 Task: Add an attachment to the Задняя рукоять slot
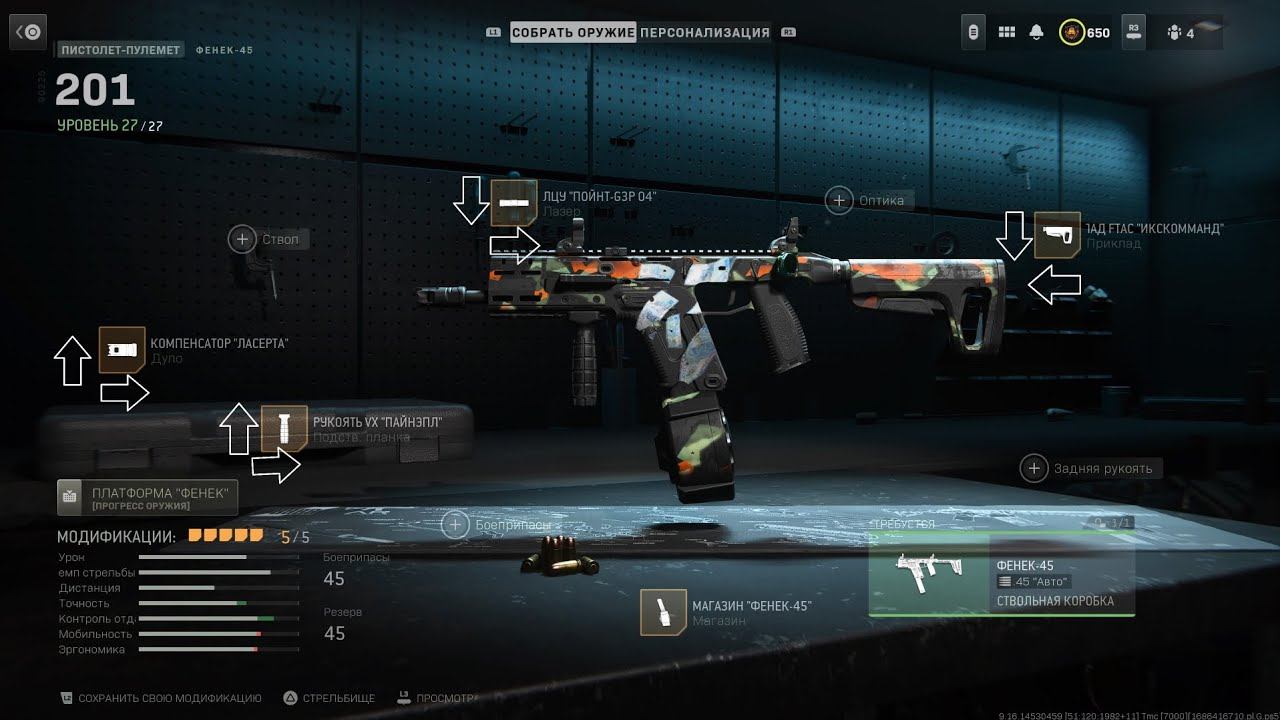coord(1033,468)
